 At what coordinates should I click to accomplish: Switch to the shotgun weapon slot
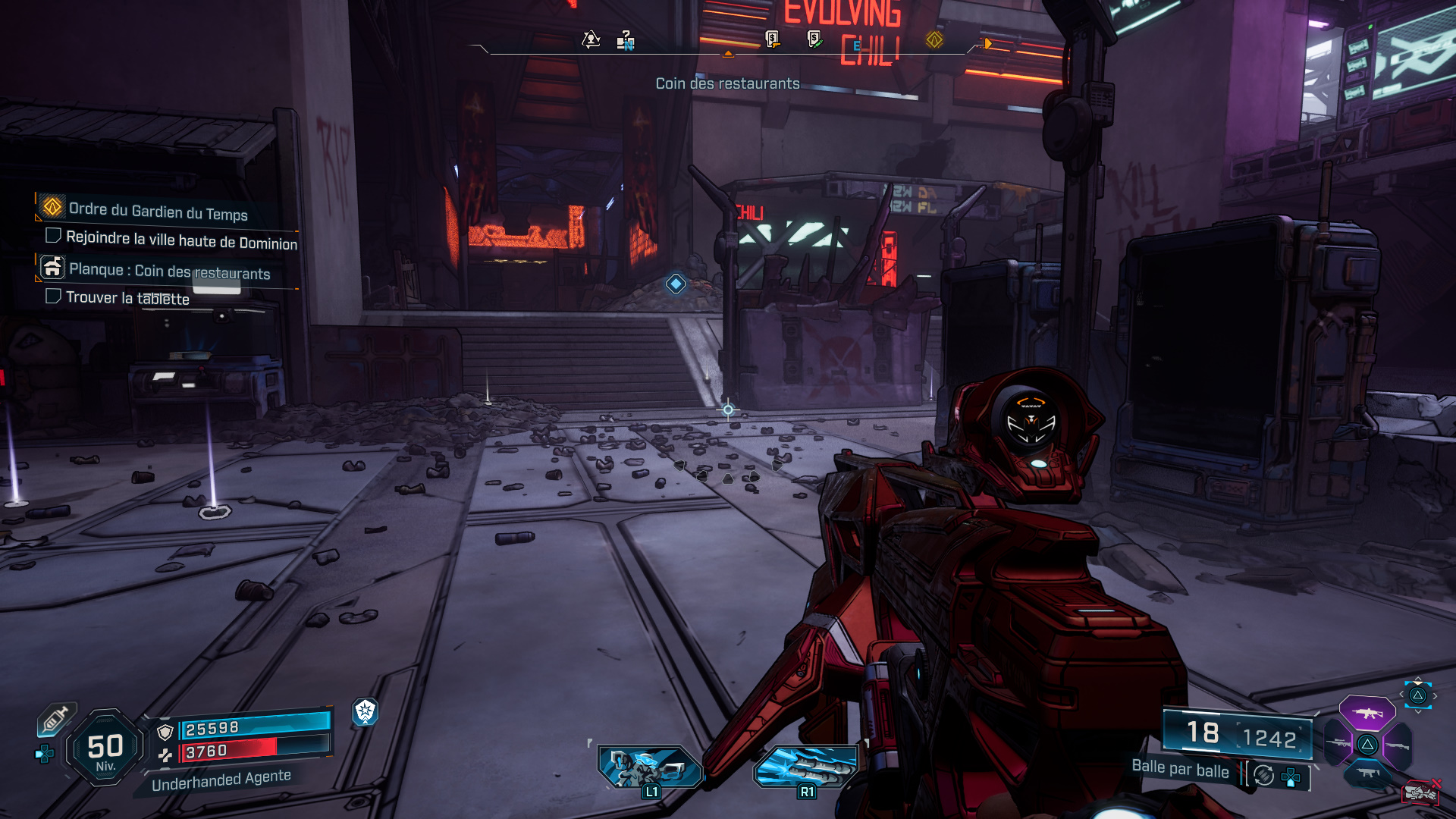1397,745
